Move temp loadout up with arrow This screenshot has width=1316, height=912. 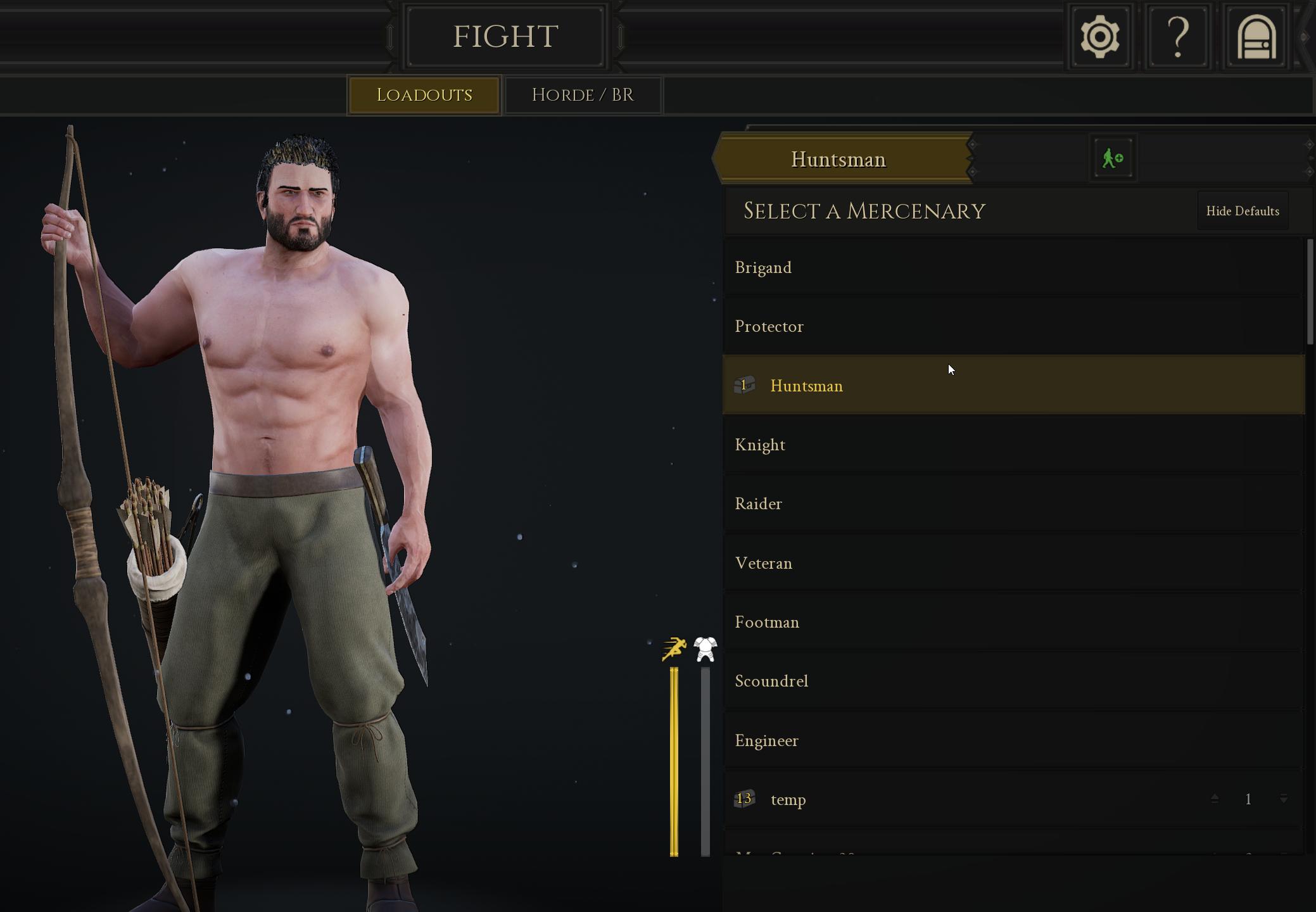click(1214, 799)
